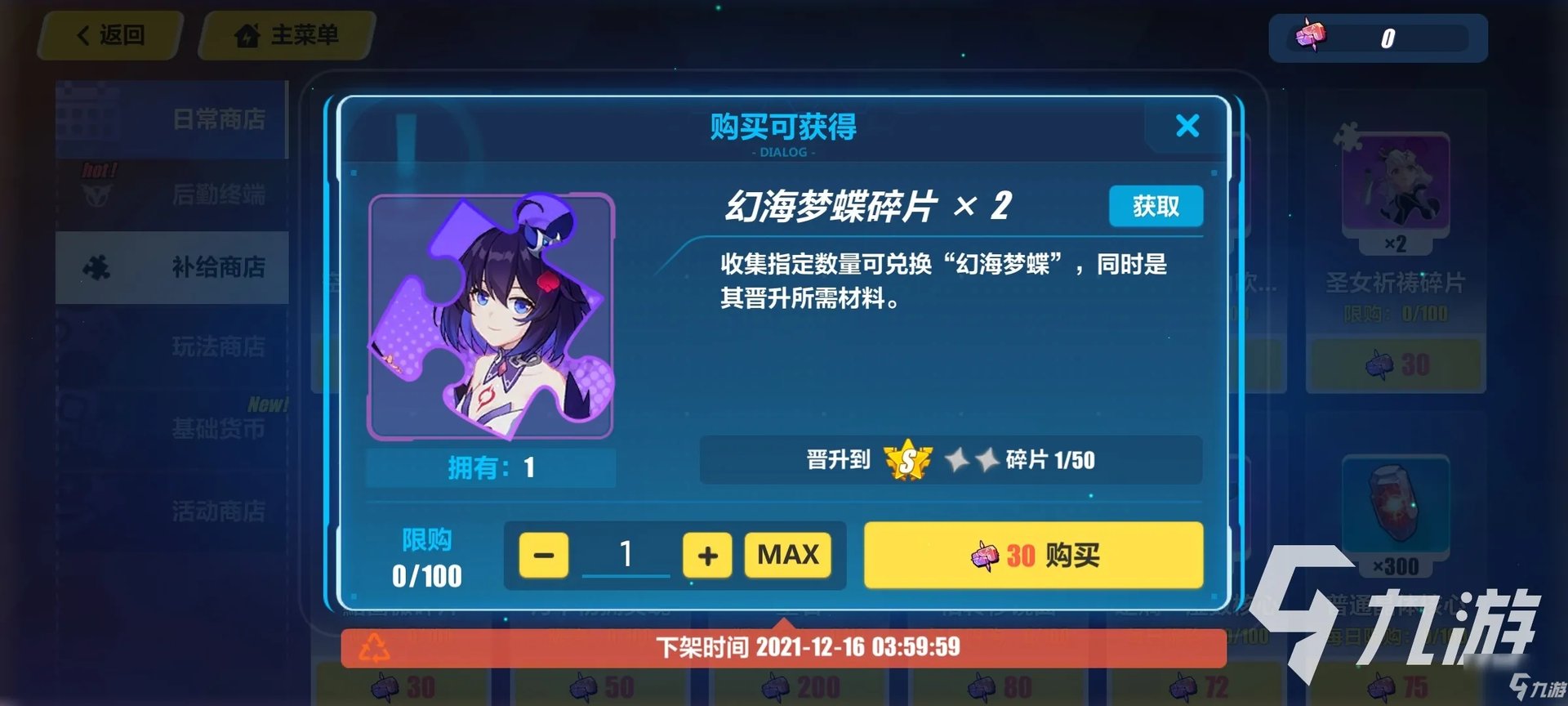Increase purchase quantity with the plus button
The width and height of the screenshot is (1568, 706).
707,555
